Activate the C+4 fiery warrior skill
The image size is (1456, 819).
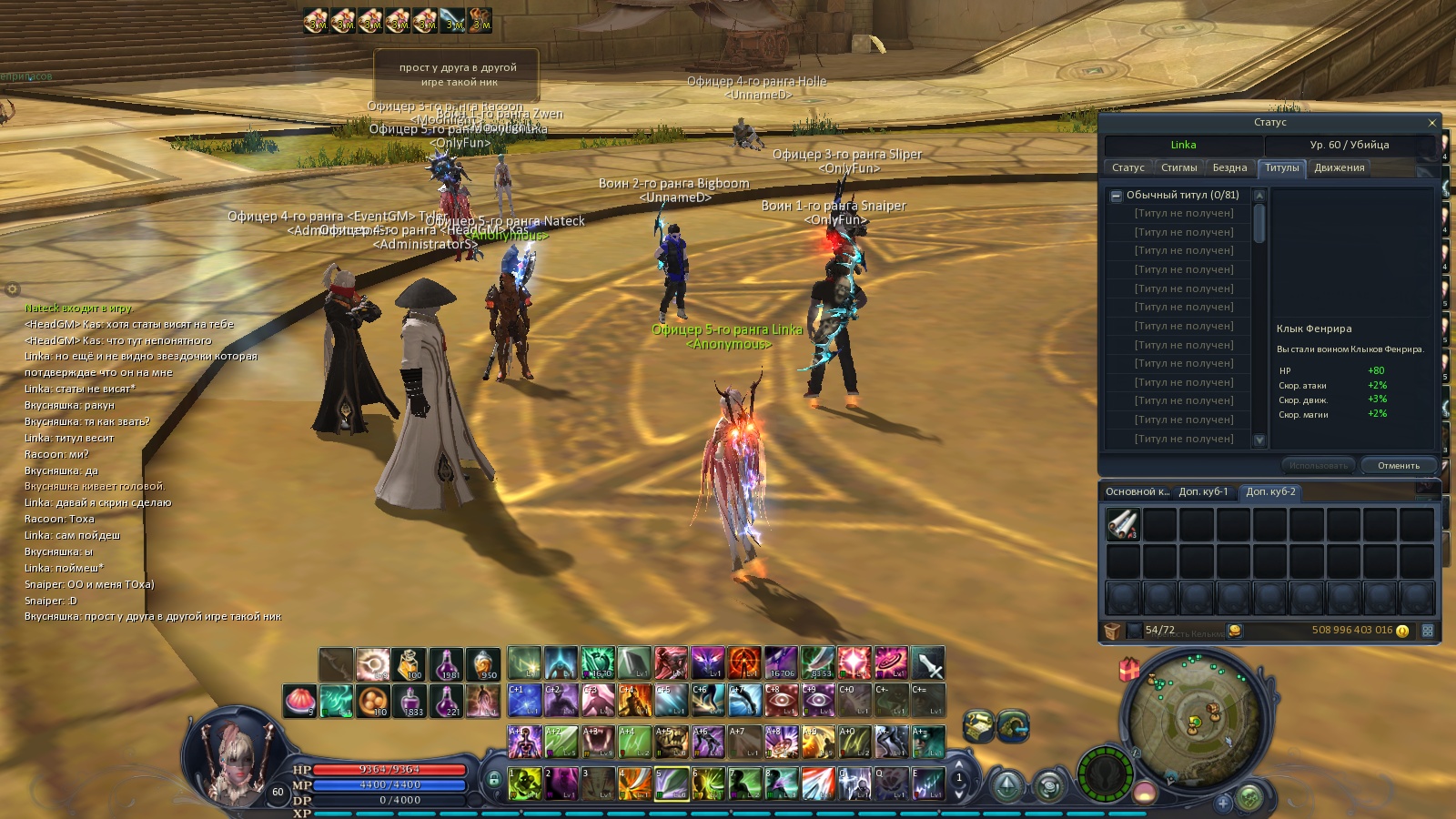634,700
